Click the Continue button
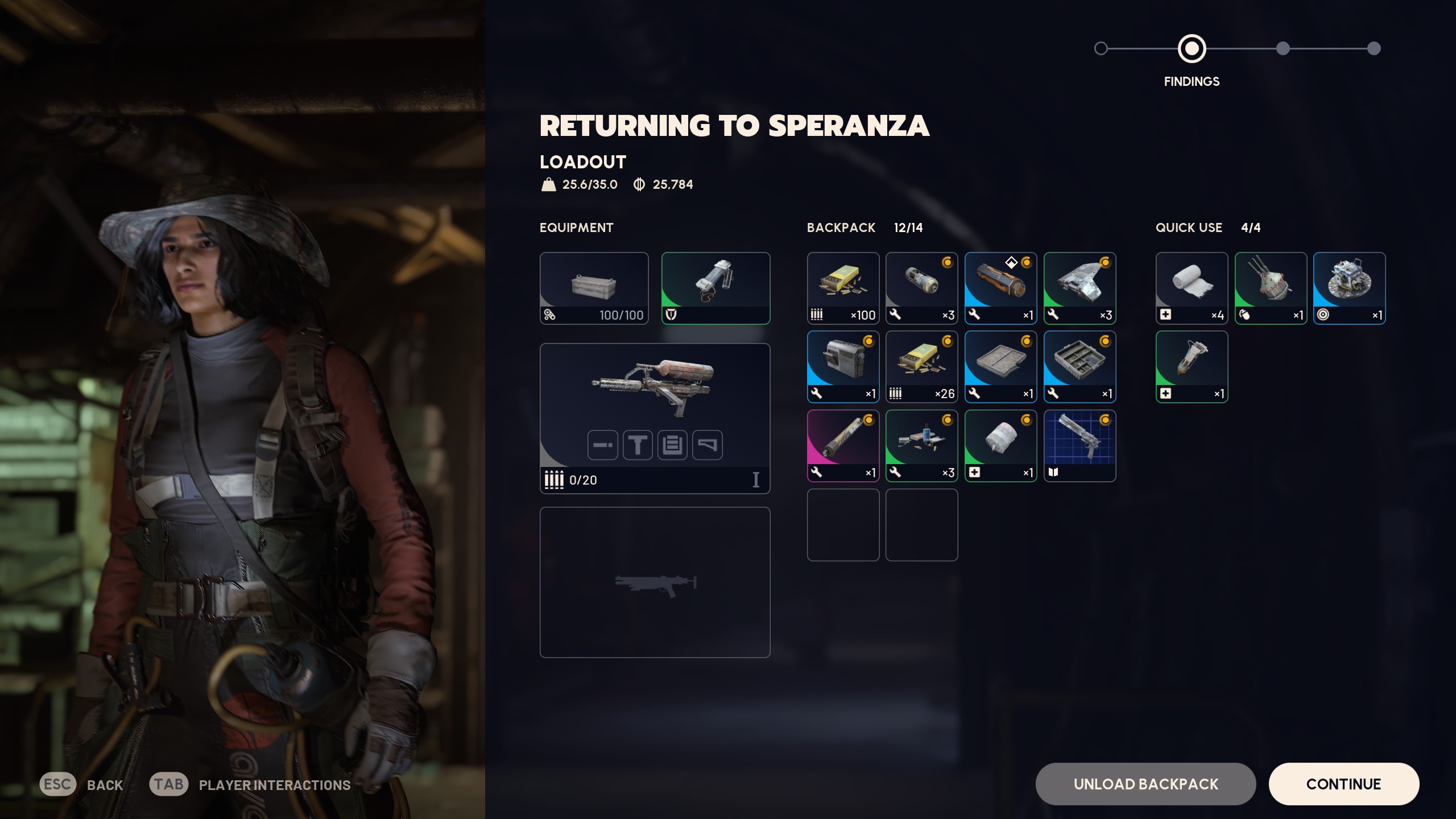Viewport: 1456px width, 819px height. (x=1343, y=784)
